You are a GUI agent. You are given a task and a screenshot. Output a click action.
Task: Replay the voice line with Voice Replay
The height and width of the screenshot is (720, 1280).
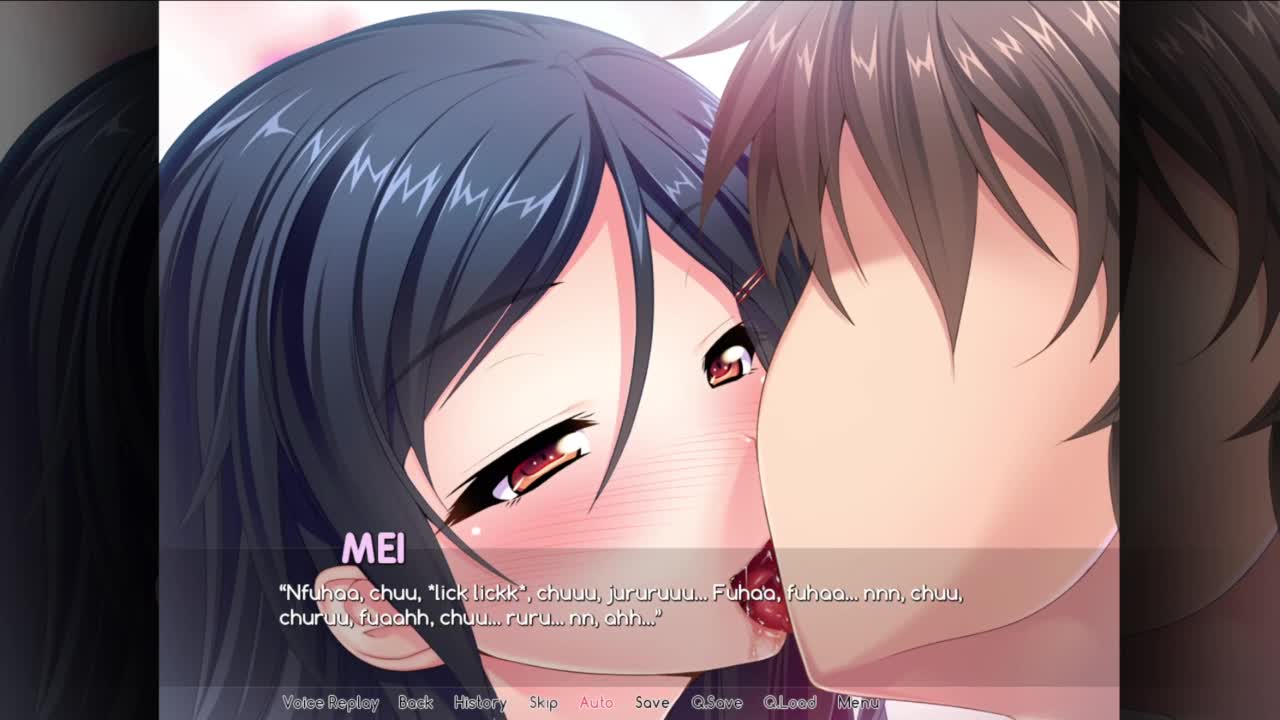point(330,703)
